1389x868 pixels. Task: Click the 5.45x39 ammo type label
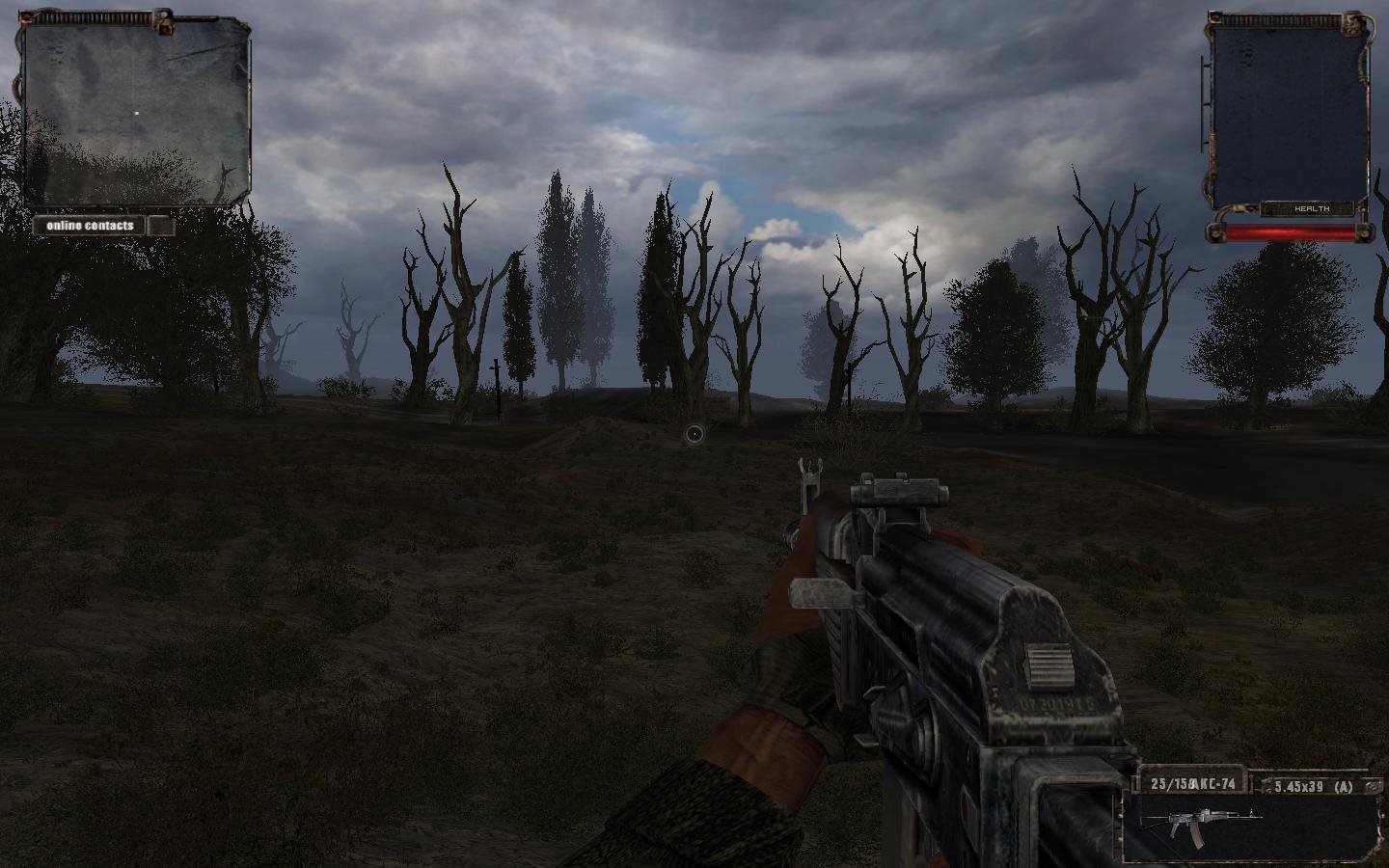(x=1313, y=786)
